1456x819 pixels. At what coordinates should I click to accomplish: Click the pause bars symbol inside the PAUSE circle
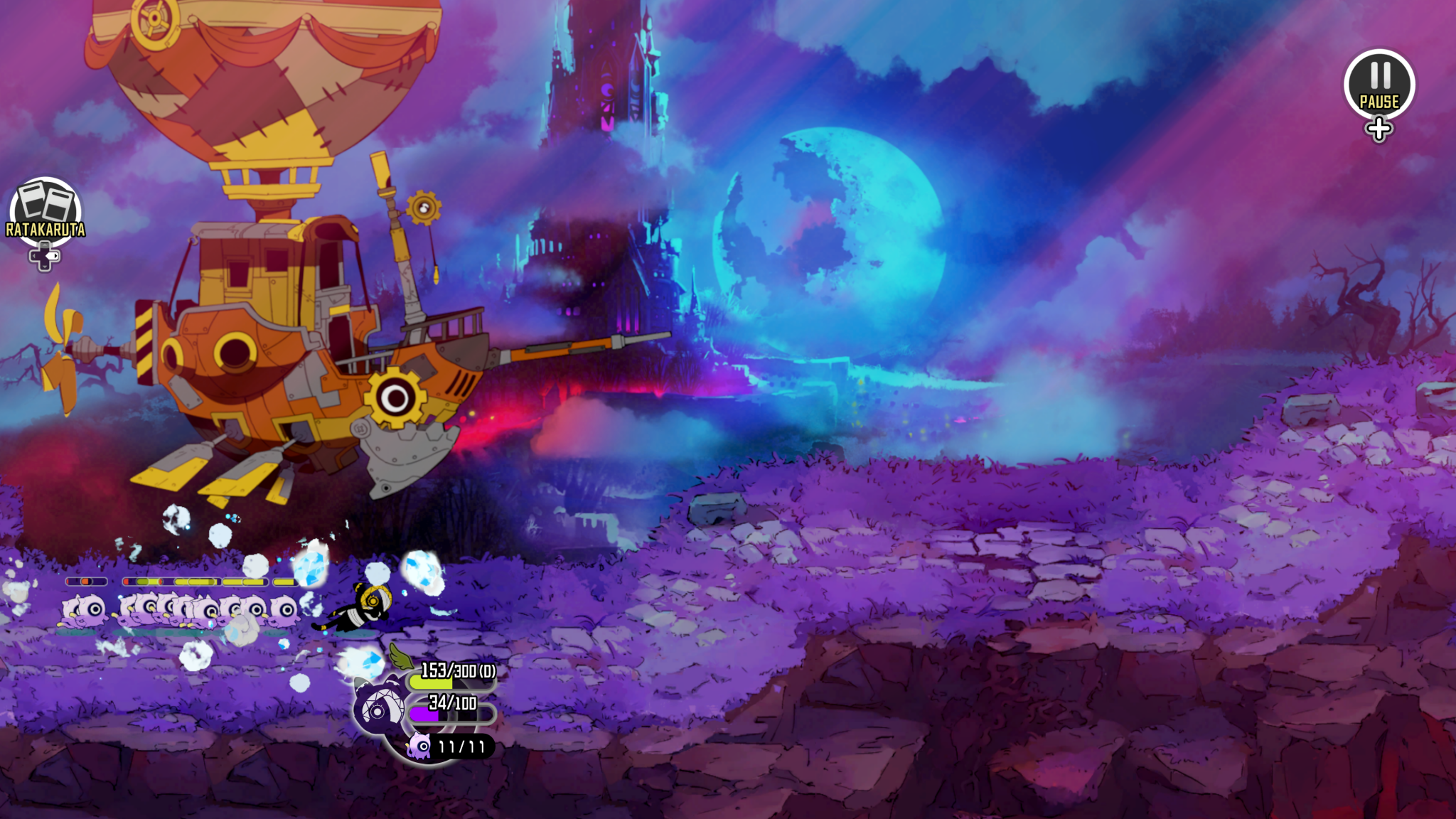point(1381,75)
